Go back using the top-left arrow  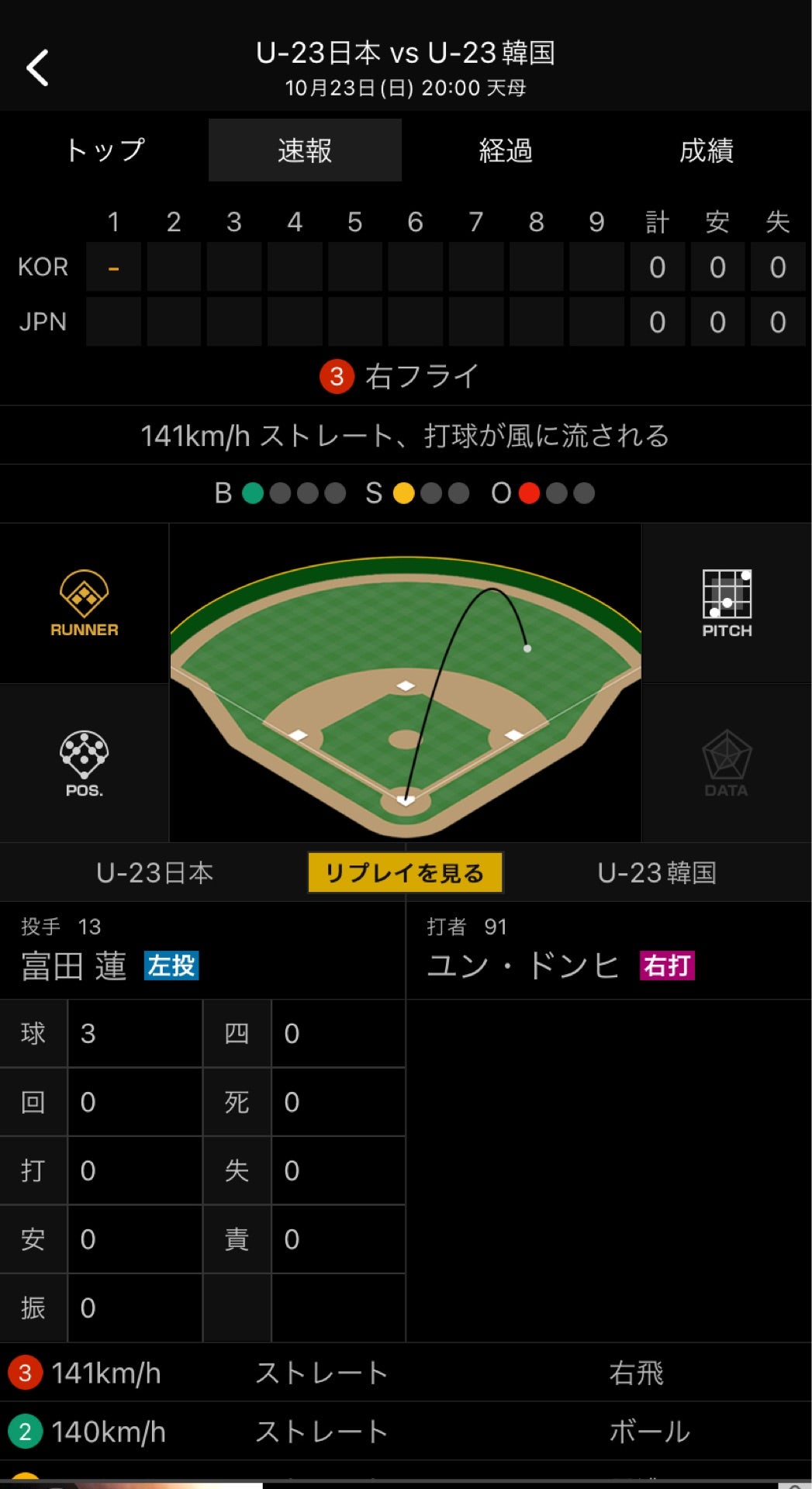click(x=37, y=68)
